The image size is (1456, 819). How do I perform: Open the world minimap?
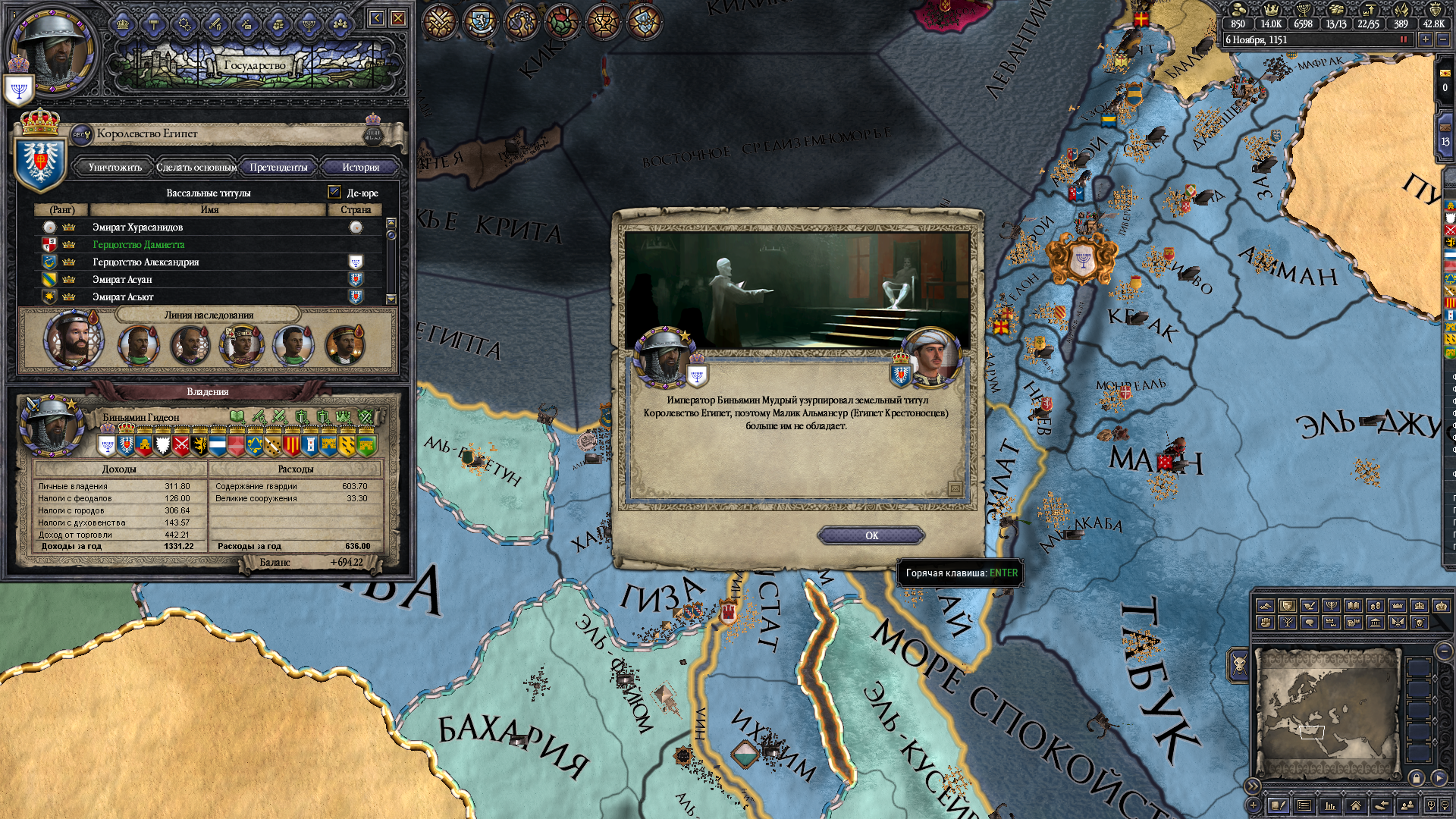(1326, 713)
